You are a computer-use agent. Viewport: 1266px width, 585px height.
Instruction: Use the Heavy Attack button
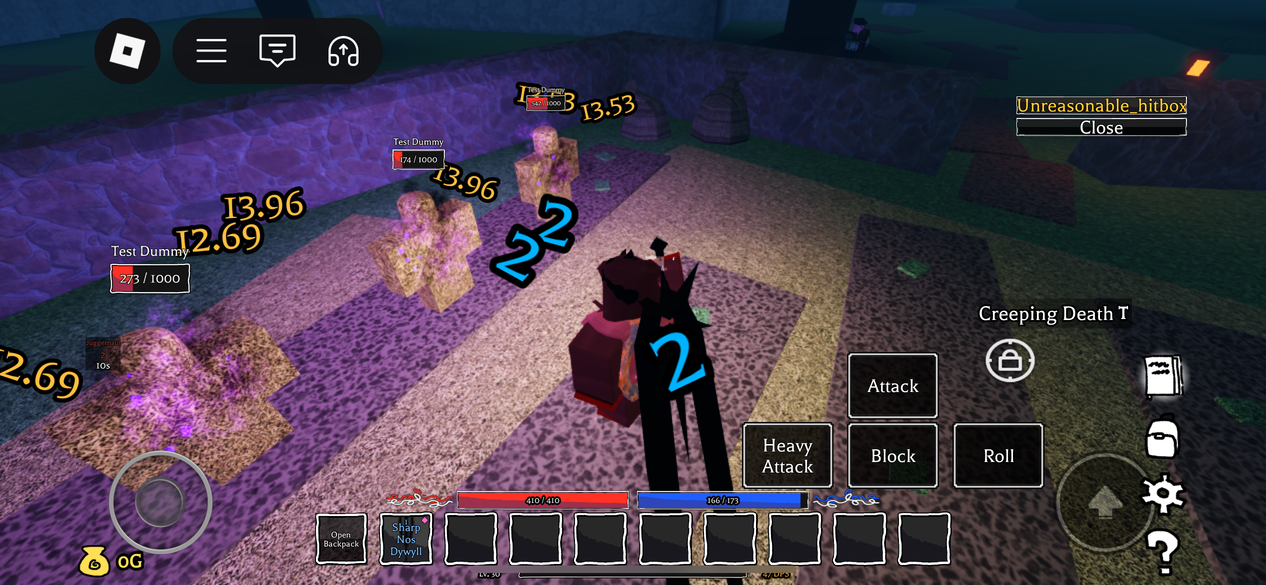pos(788,456)
